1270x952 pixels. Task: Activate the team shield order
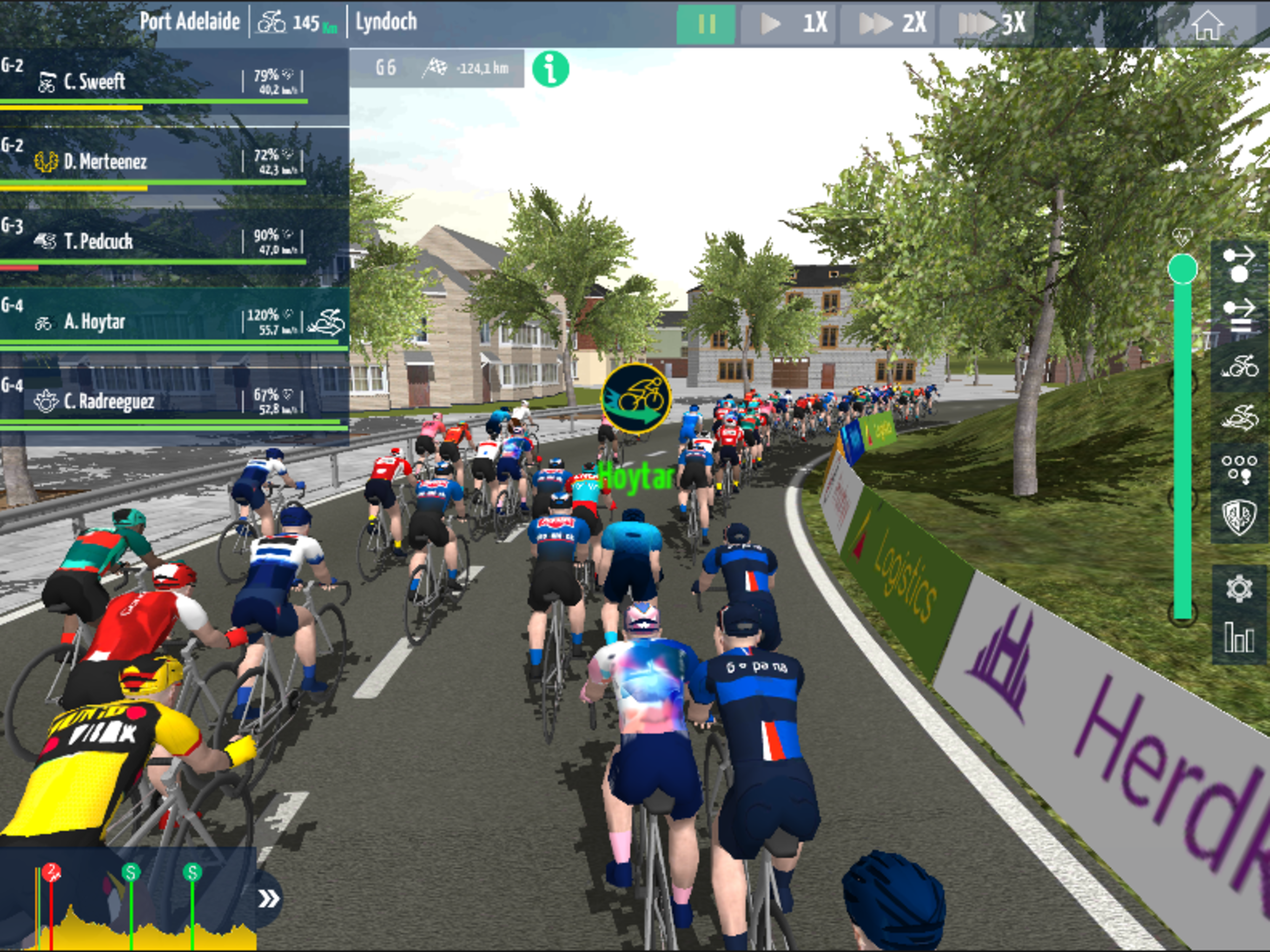coord(1238,517)
